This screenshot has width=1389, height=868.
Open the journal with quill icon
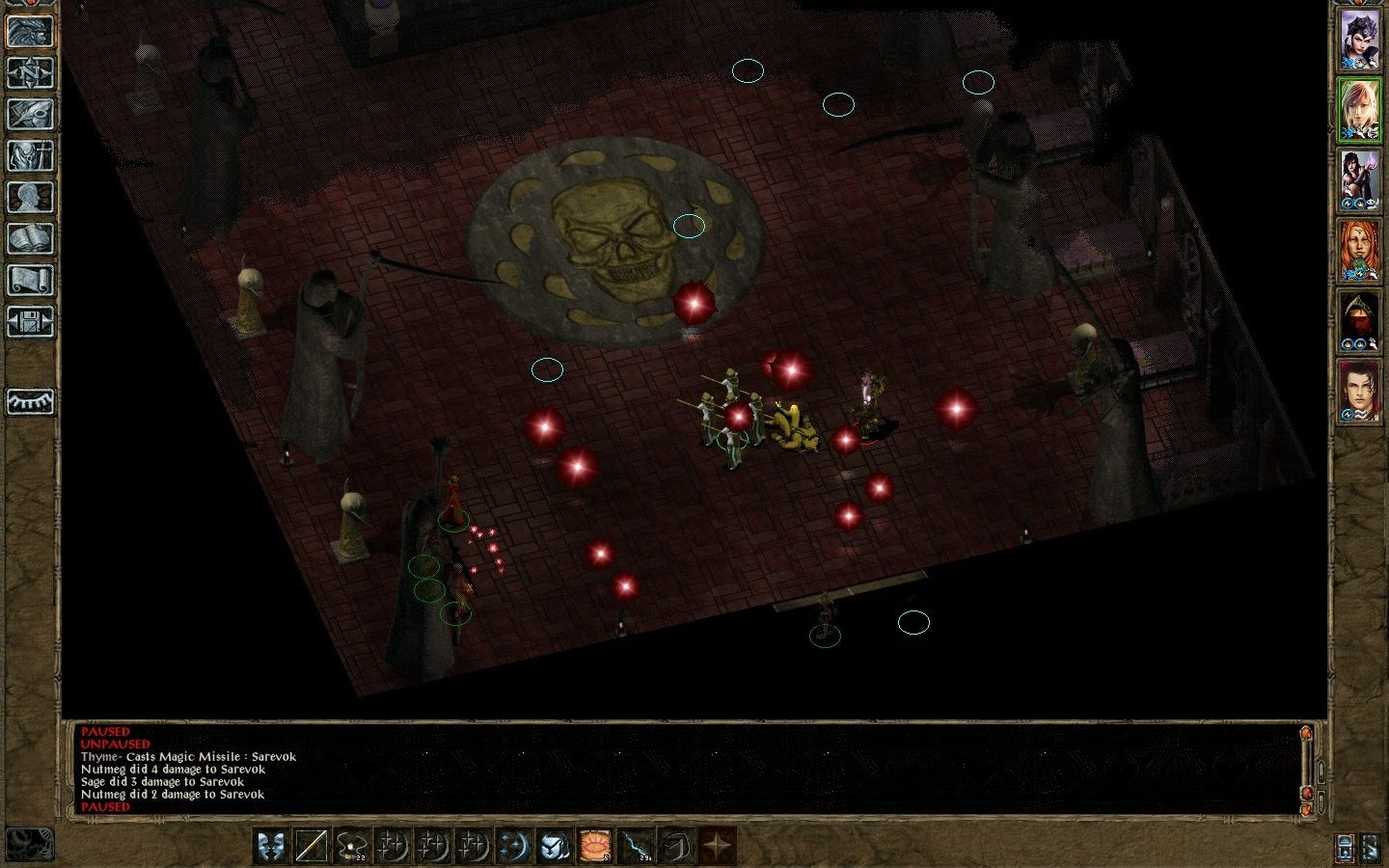[30, 114]
